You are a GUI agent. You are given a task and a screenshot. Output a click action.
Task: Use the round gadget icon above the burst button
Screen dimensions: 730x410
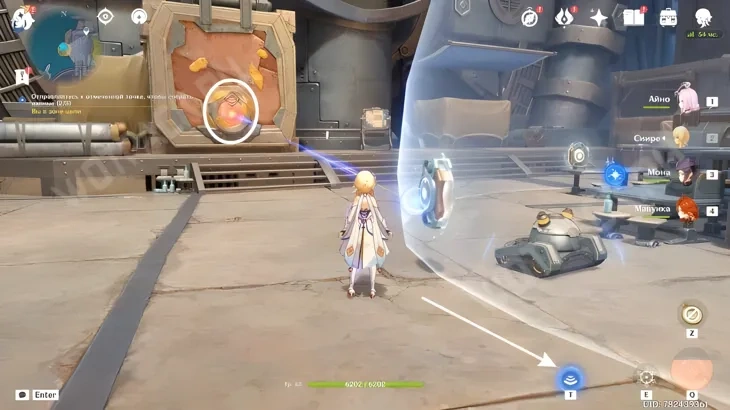click(x=692, y=314)
